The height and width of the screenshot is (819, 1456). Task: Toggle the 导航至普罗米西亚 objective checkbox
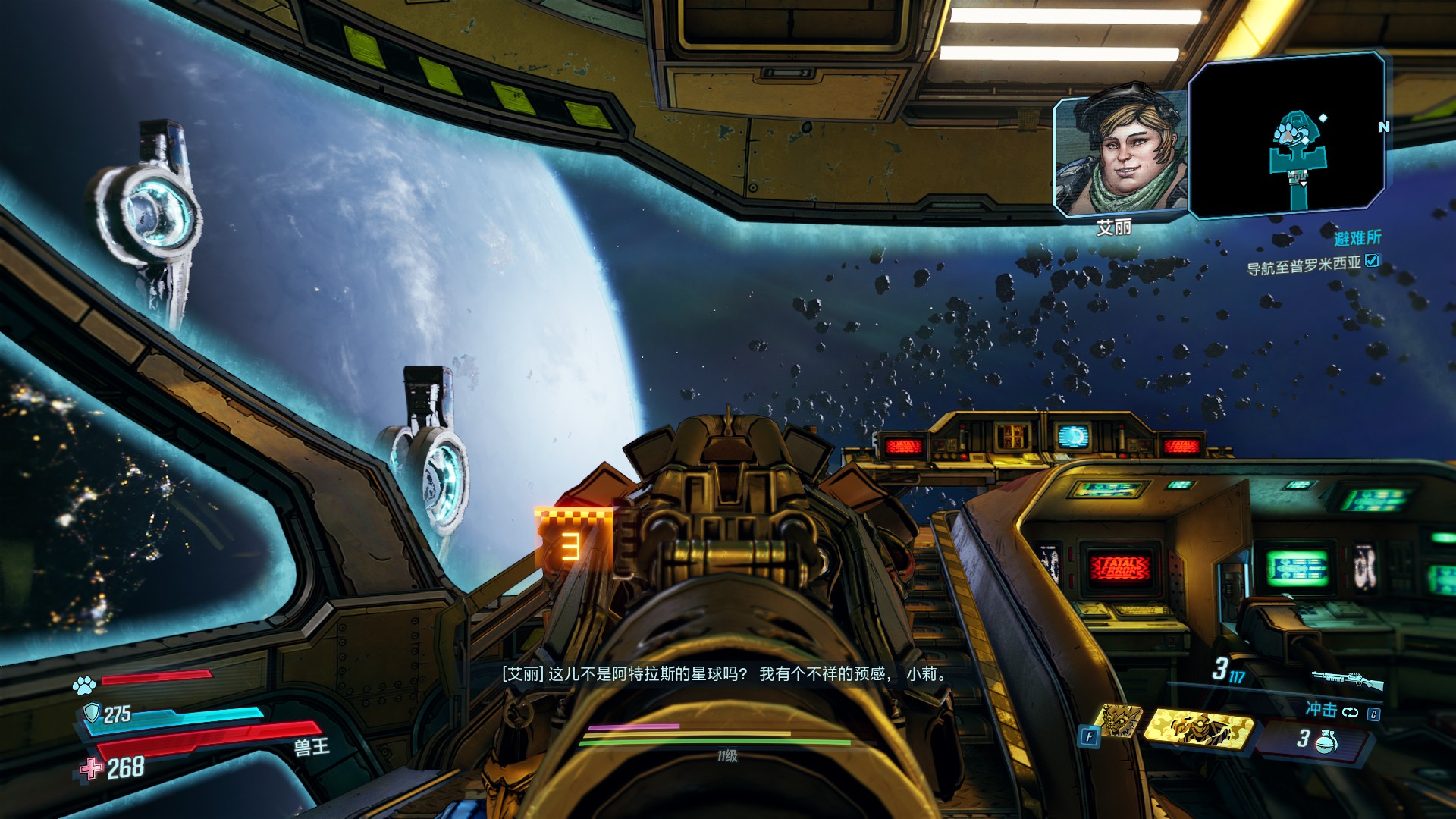[1372, 261]
